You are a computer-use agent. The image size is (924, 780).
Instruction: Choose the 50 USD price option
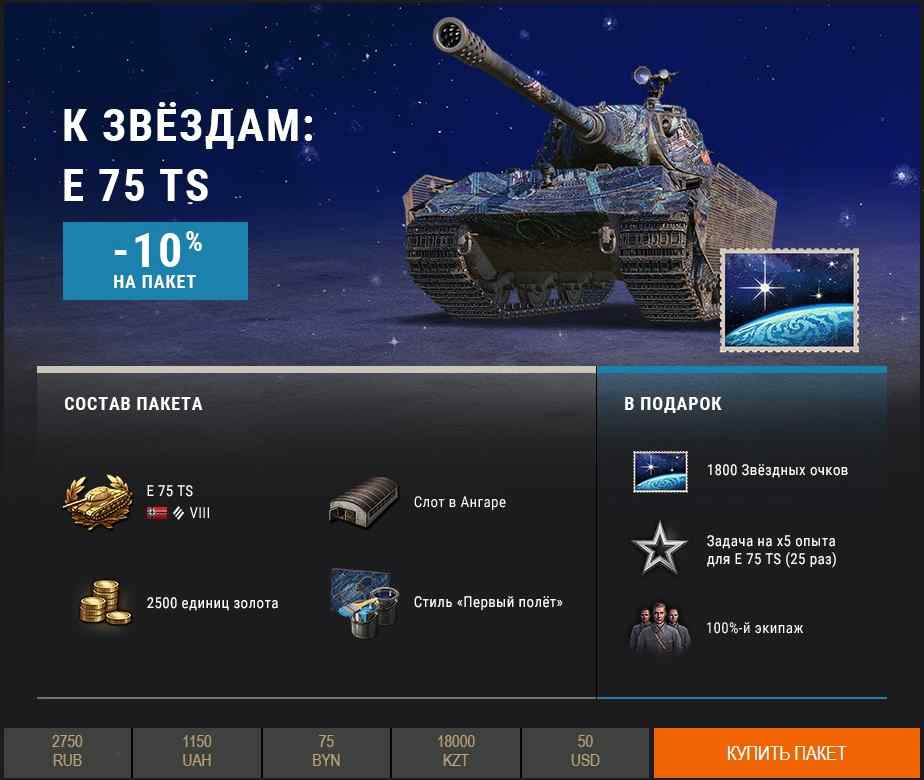[x=585, y=753]
